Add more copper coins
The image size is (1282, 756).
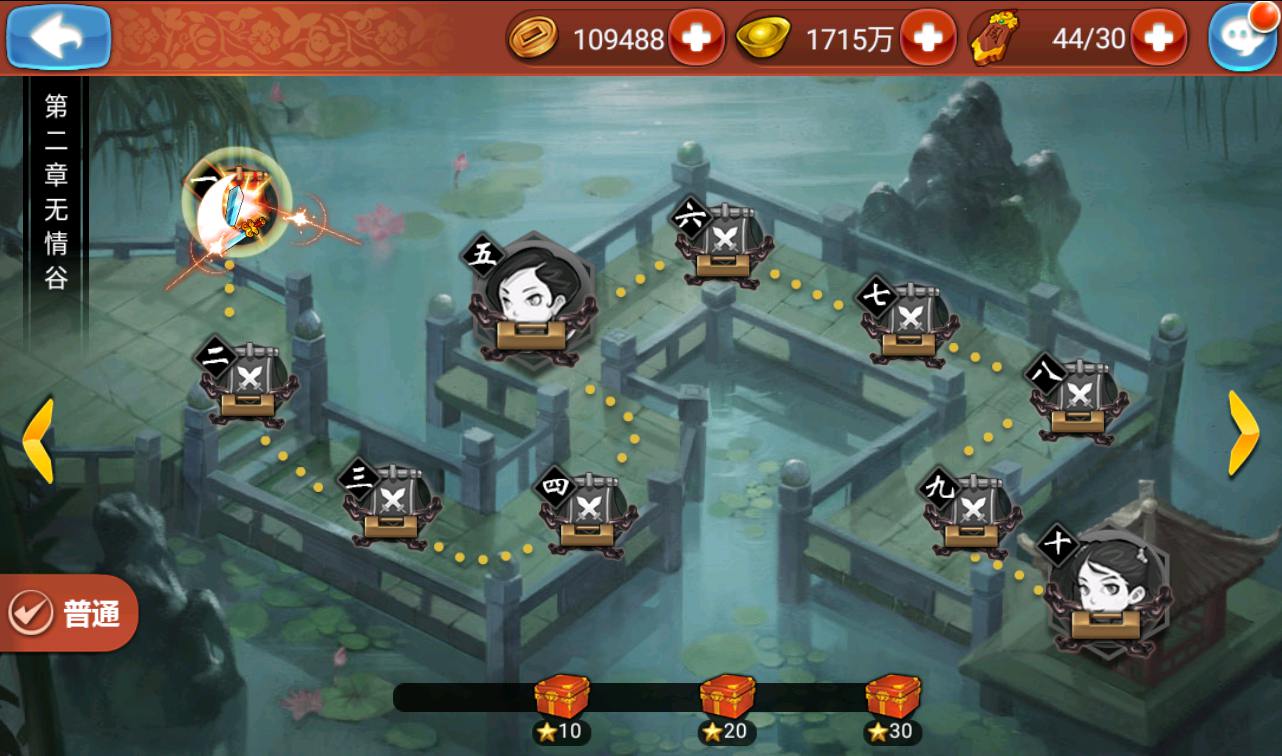tap(696, 38)
